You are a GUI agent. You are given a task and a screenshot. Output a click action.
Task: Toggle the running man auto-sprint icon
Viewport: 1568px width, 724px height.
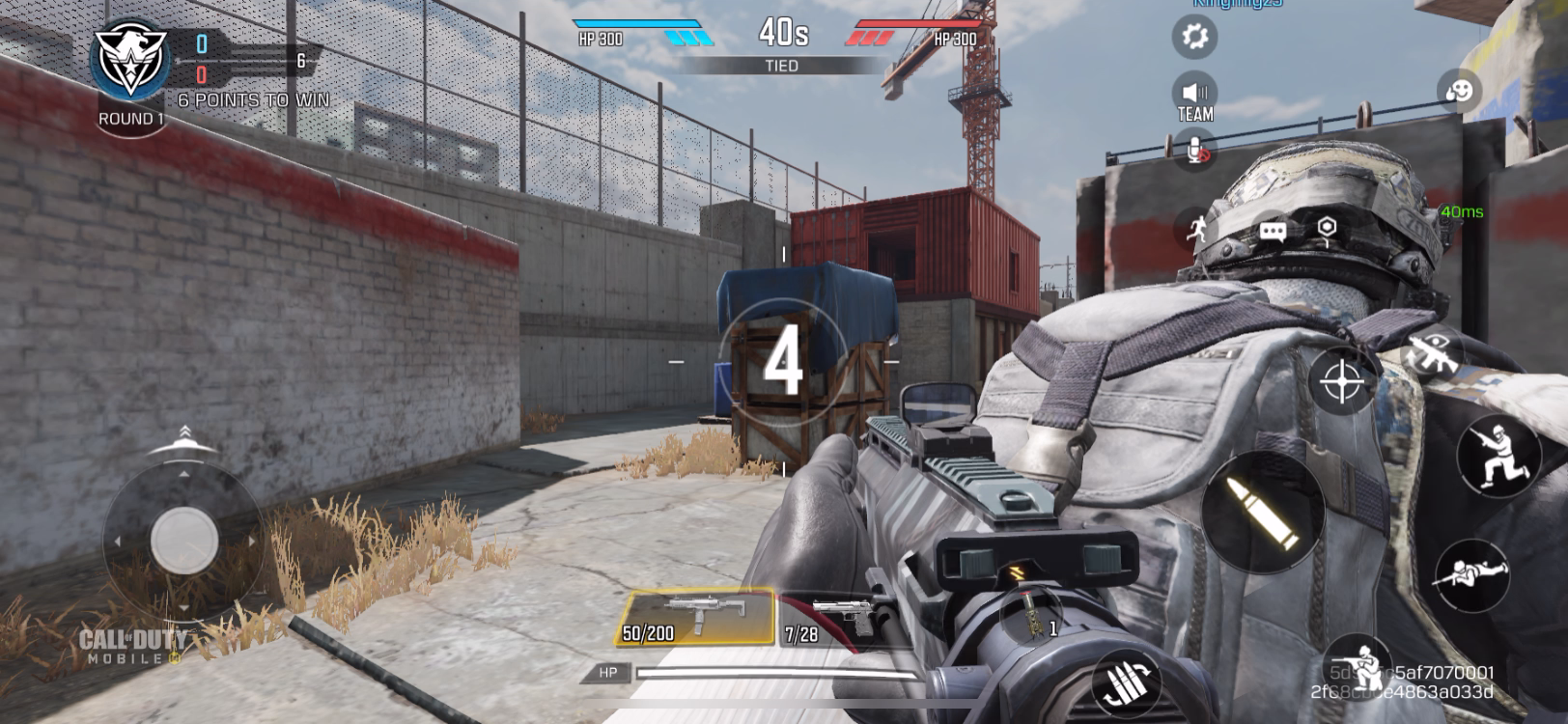click(x=1195, y=229)
